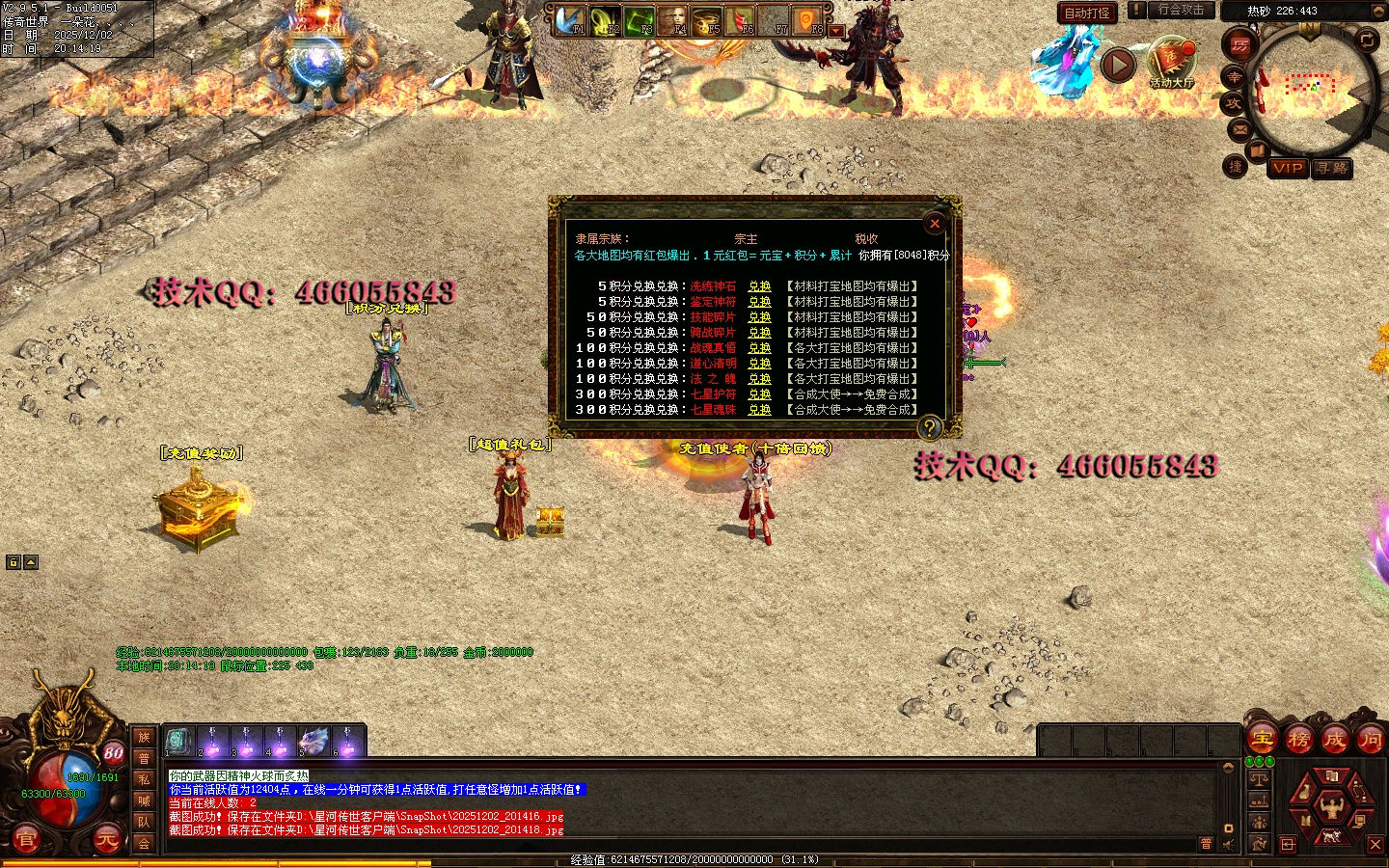Close the points exchange dialog
This screenshot has height=868, width=1389.
click(934, 224)
